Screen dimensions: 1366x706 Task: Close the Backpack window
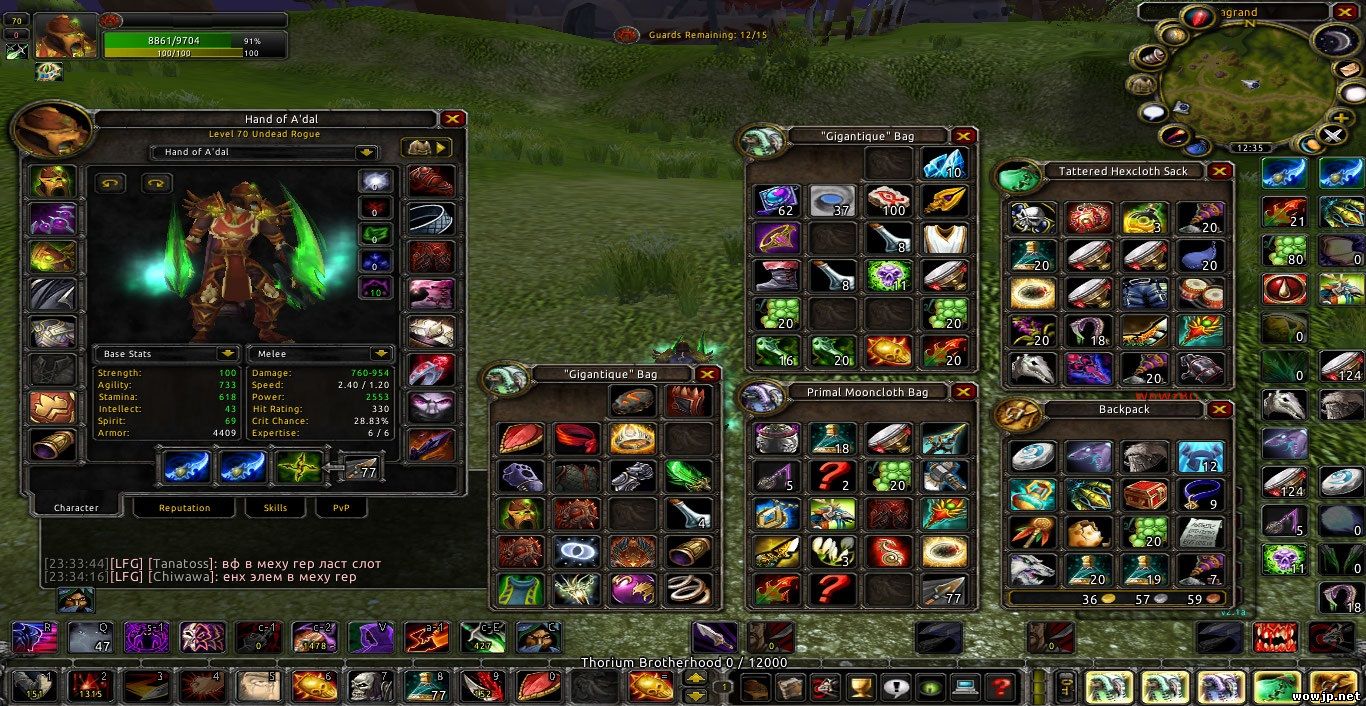[x=1219, y=409]
